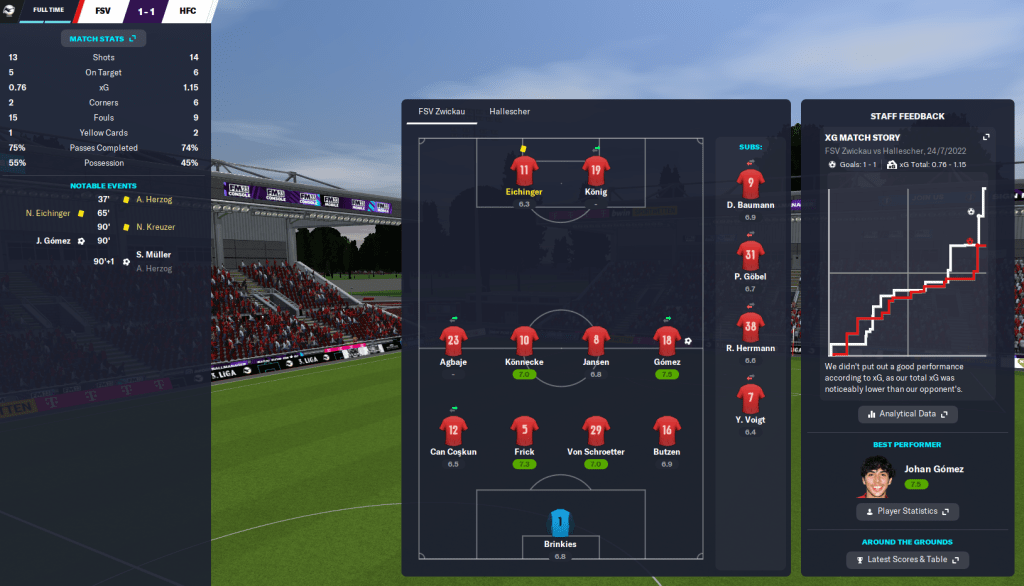Select goalkeeper Brinkies
The height and width of the screenshot is (586, 1024).
560,522
